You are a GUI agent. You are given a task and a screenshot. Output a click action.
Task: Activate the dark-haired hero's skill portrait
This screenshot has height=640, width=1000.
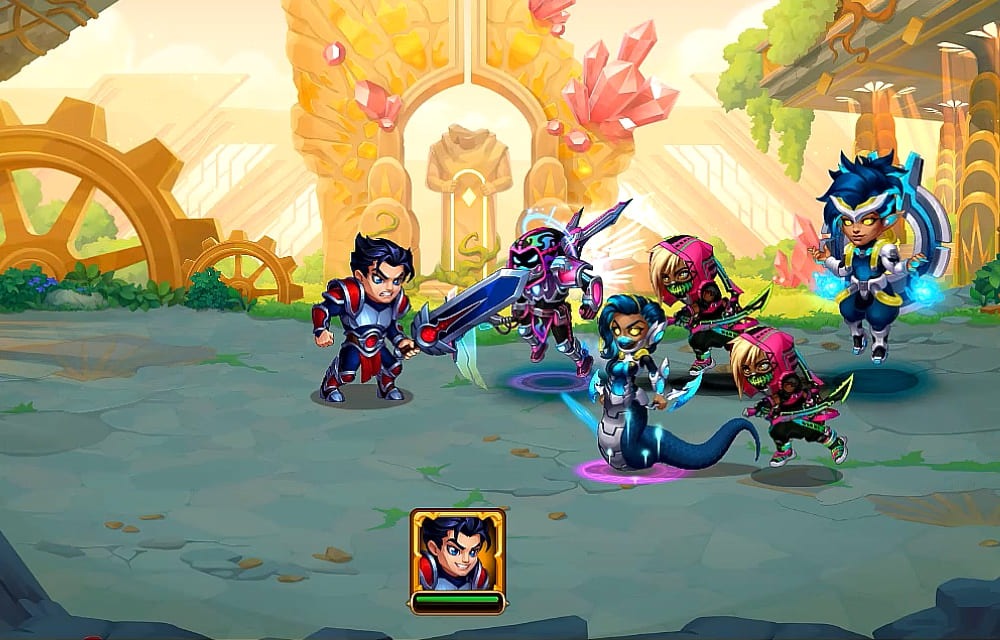(x=457, y=551)
